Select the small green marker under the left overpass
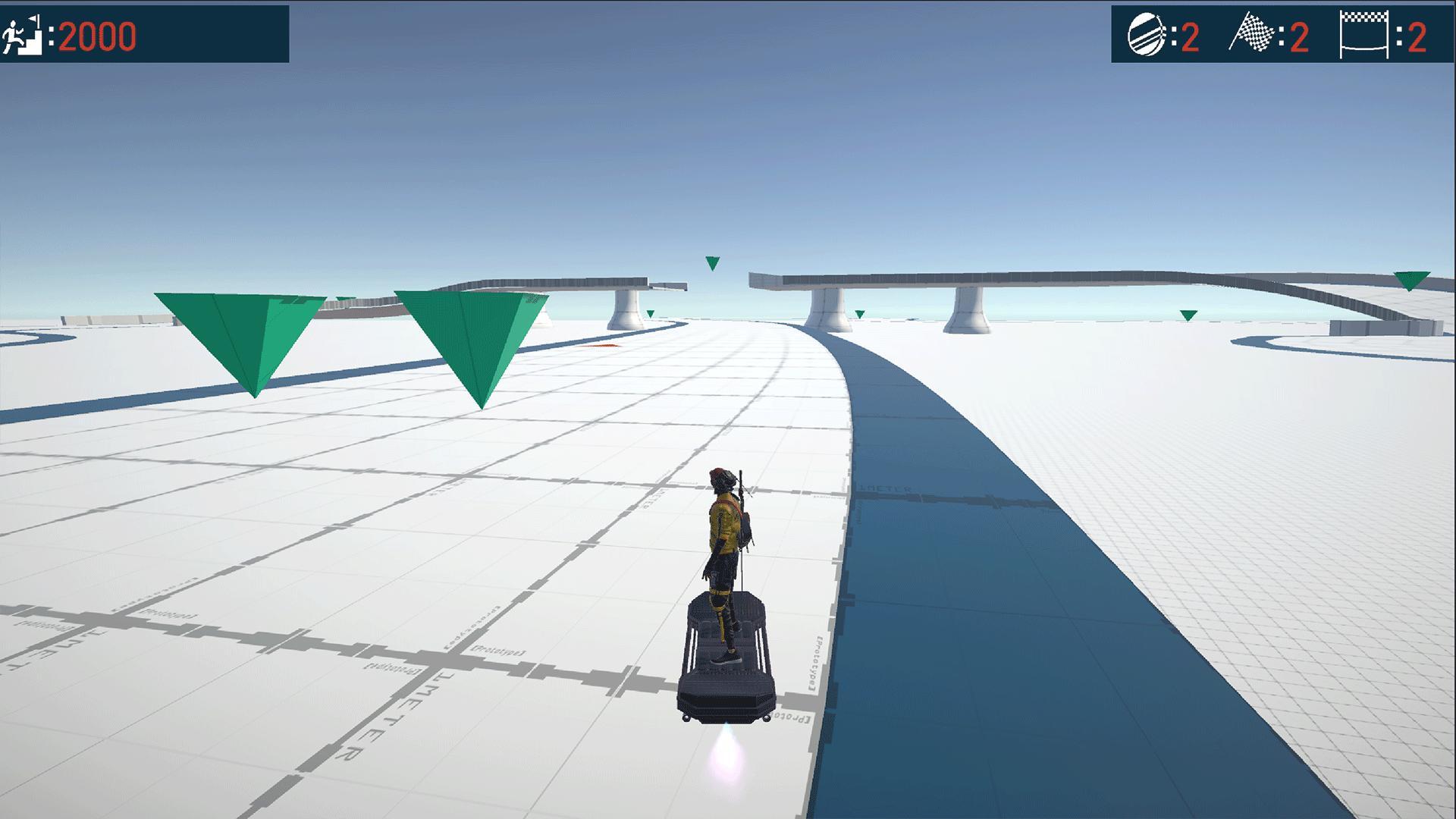This screenshot has height=819, width=1456. point(650,312)
